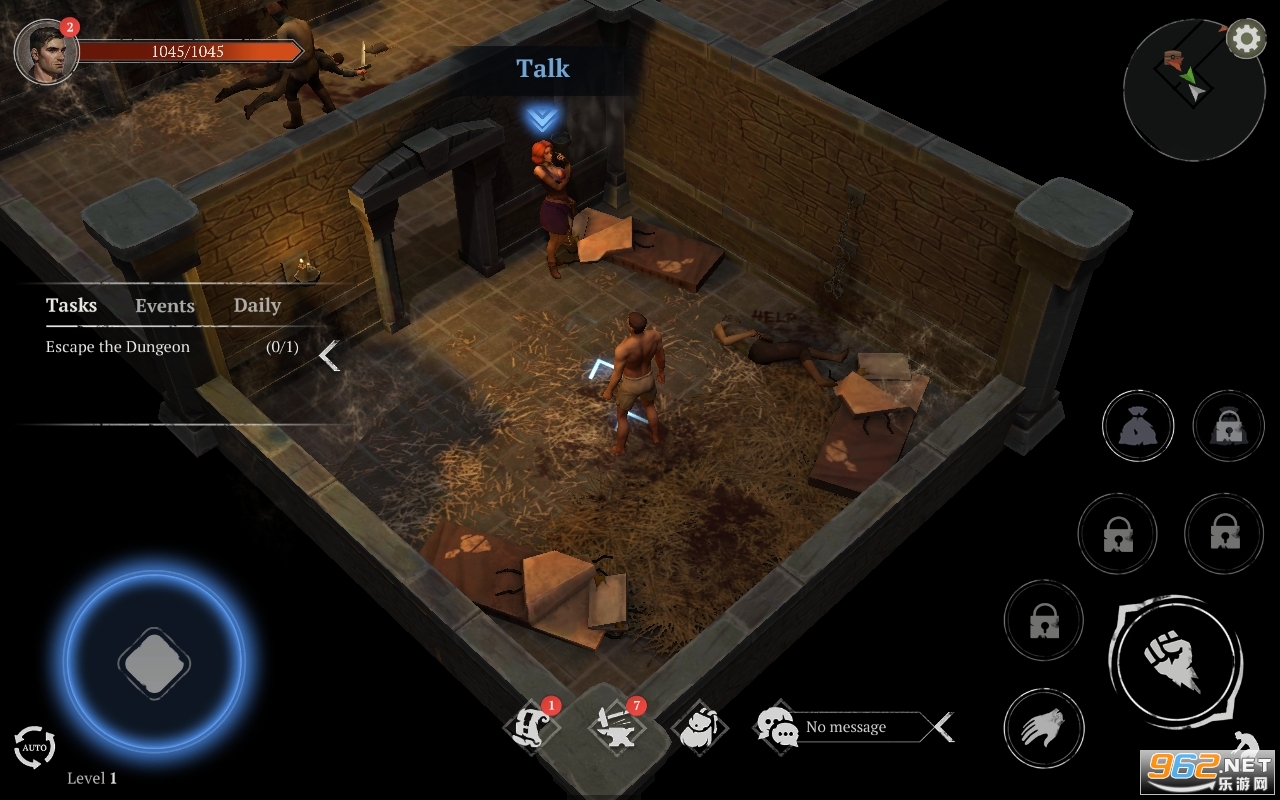Open the Daily tab
Image resolution: width=1280 pixels, height=800 pixels.
tap(257, 305)
